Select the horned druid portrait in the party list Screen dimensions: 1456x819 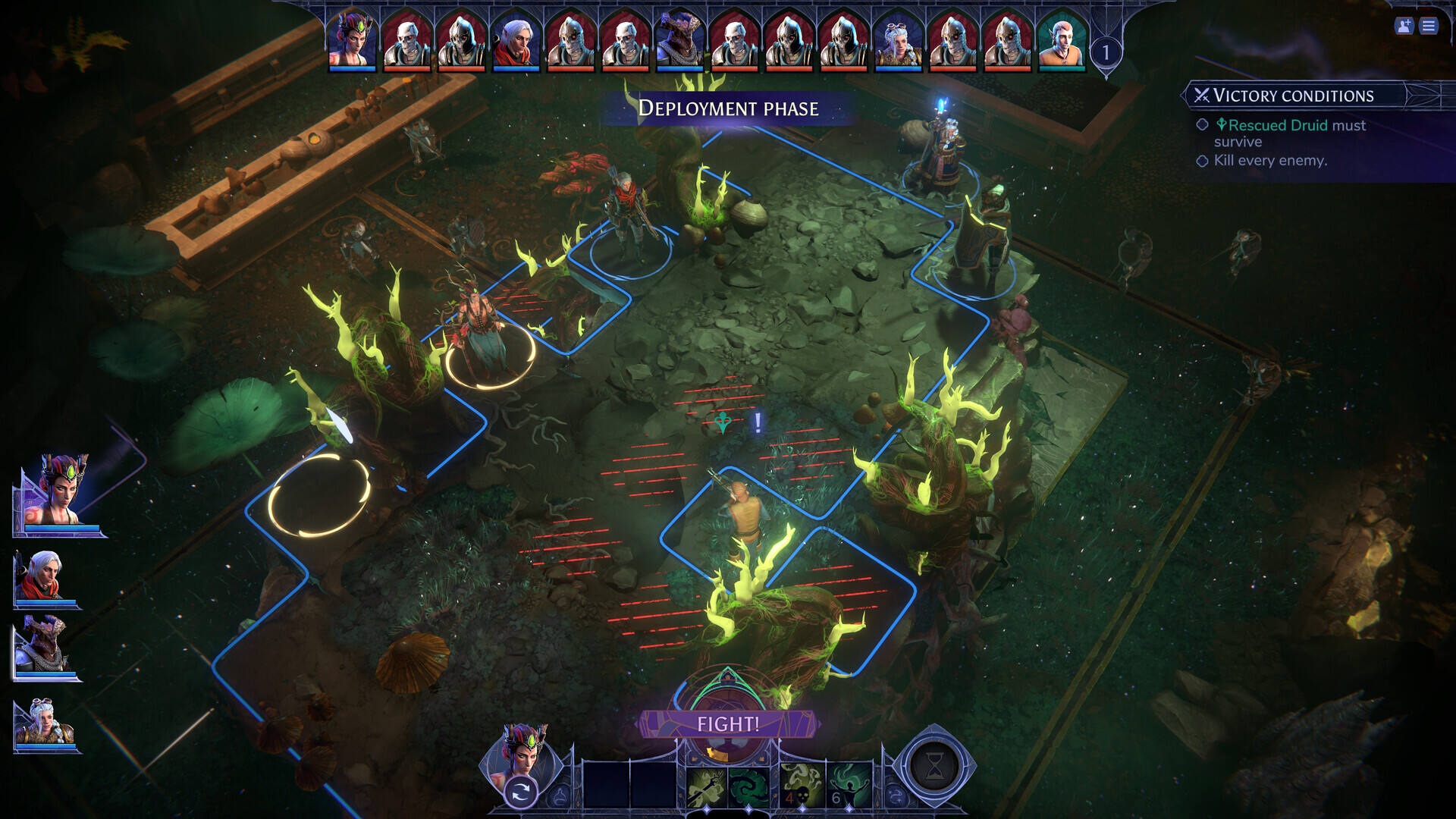coord(59,493)
